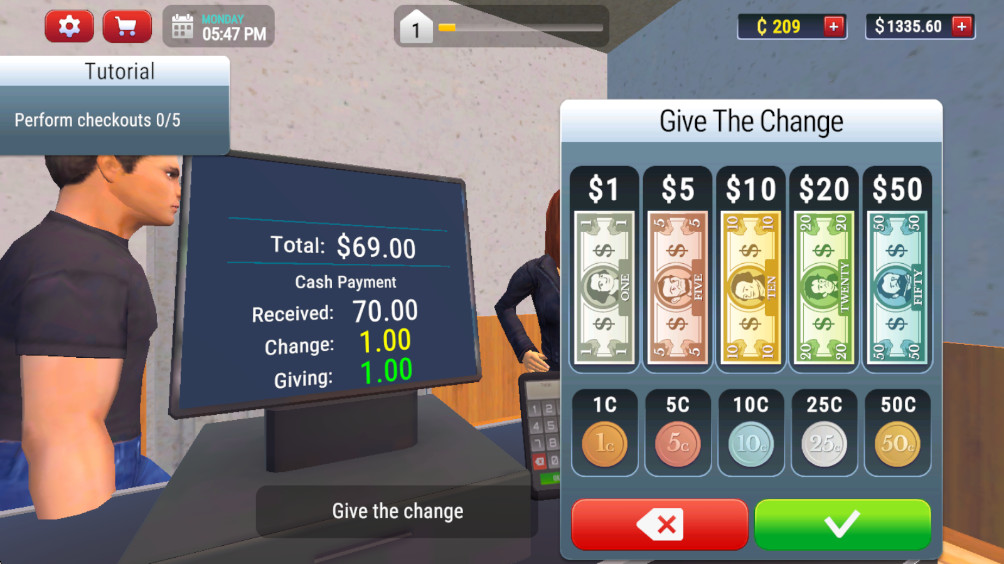Open the settings gear menu
Viewport: 1004px width, 564px height.
tap(69, 26)
